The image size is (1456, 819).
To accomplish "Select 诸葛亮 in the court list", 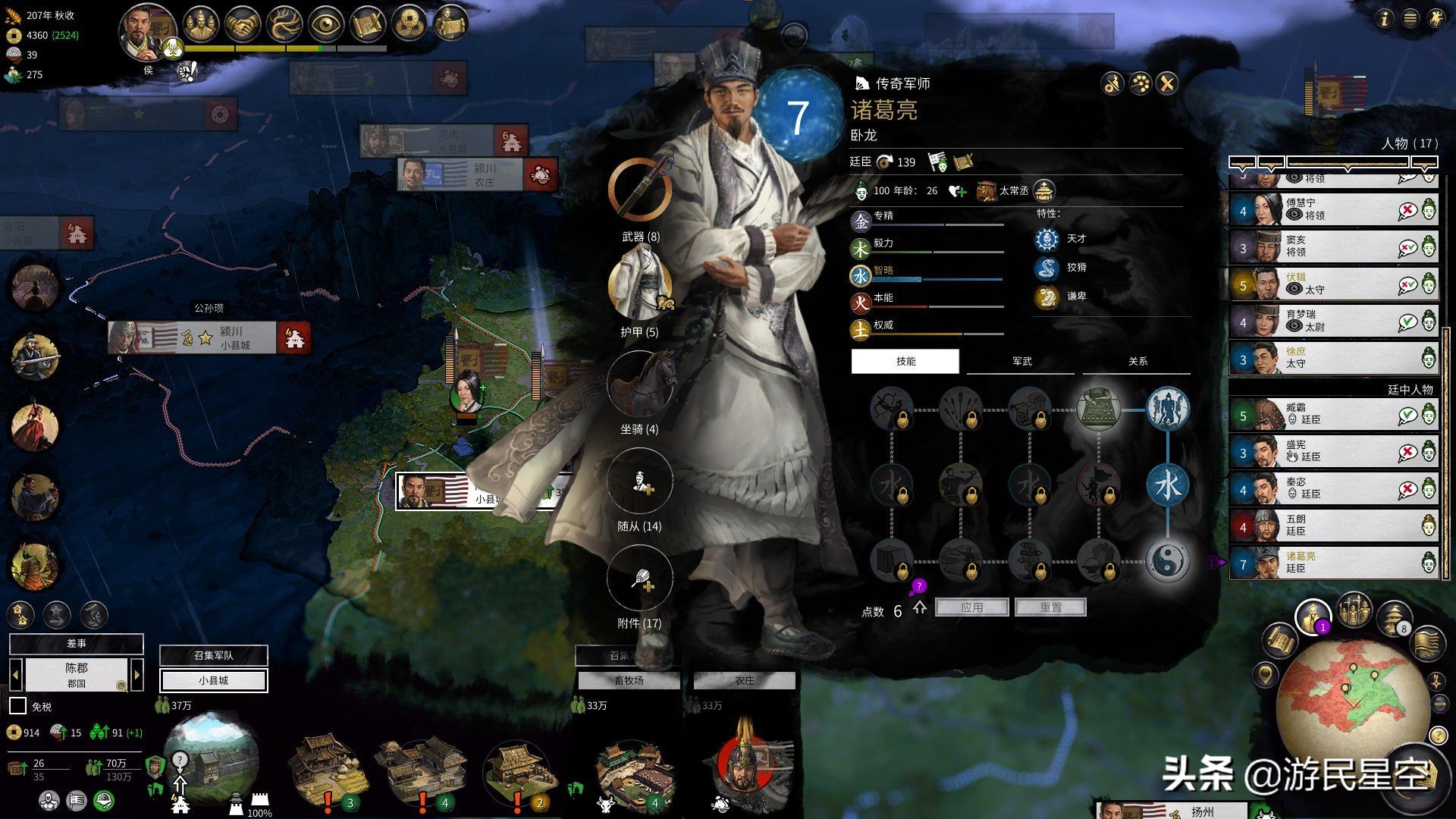I will click(1333, 563).
